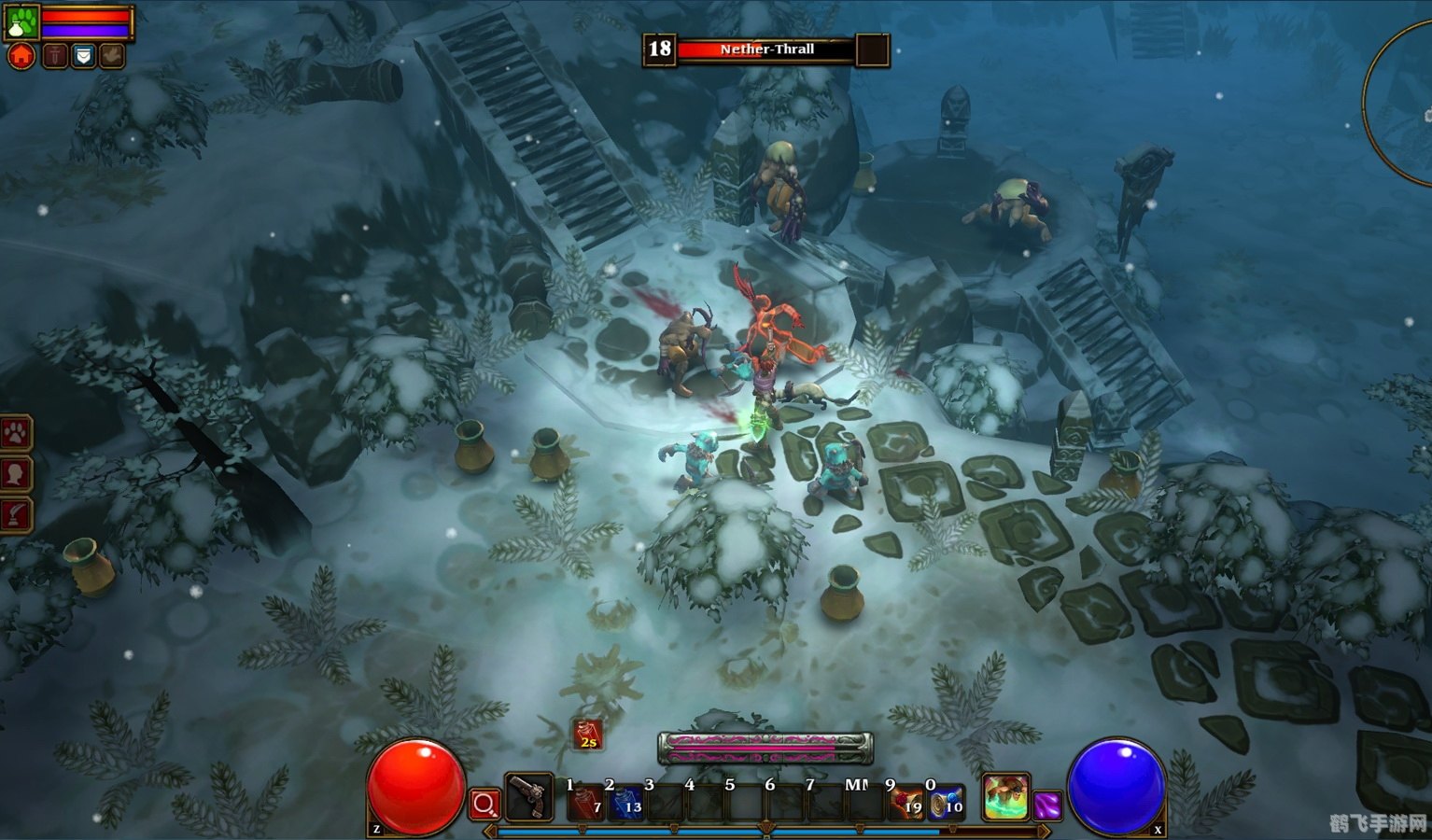Open the quill and inkwell journal tab
Image resolution: width=1432 pixels, height=840 pixels.
16,514
